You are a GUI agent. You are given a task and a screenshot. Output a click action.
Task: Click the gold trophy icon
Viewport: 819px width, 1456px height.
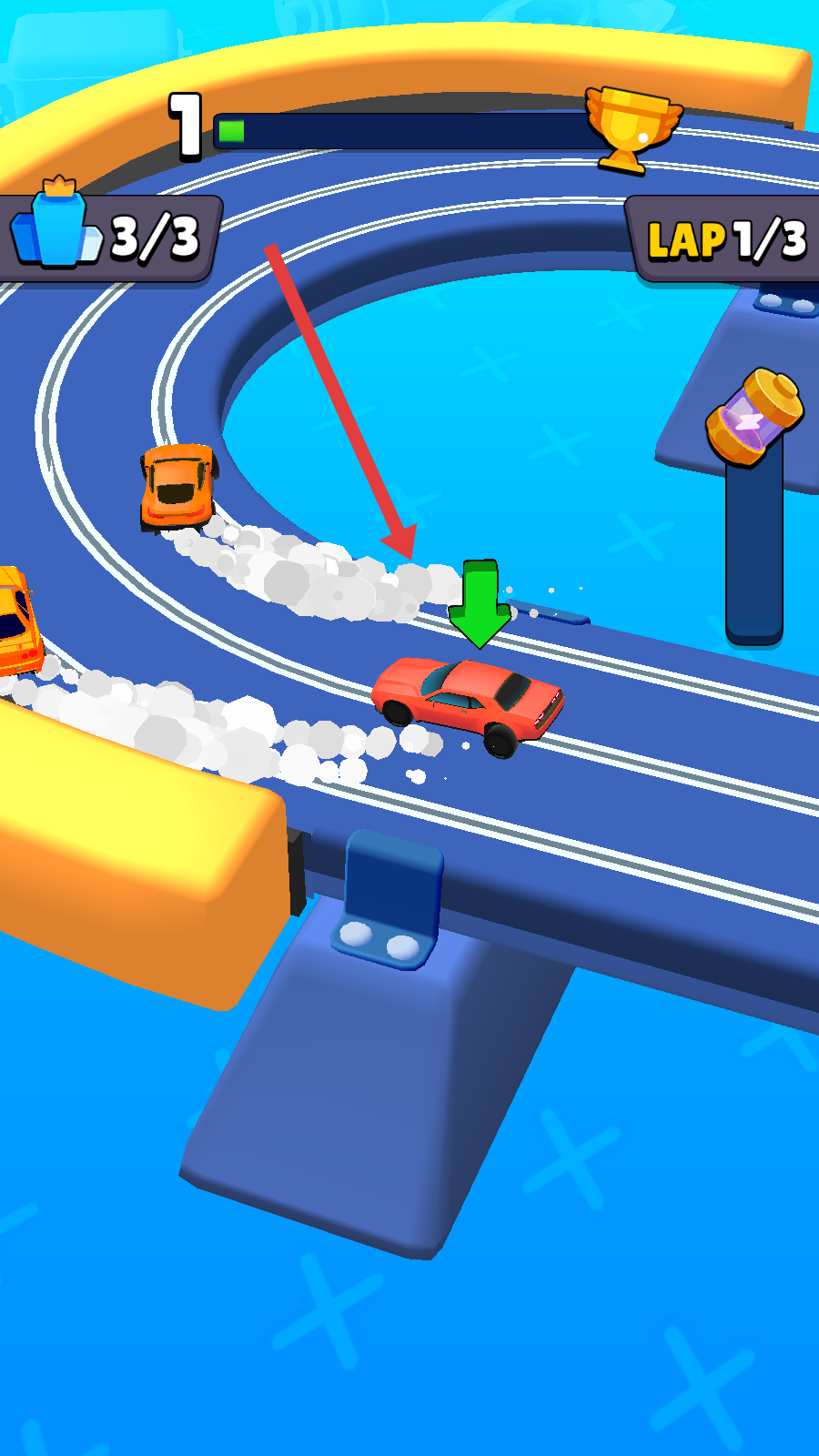point(632,127)
